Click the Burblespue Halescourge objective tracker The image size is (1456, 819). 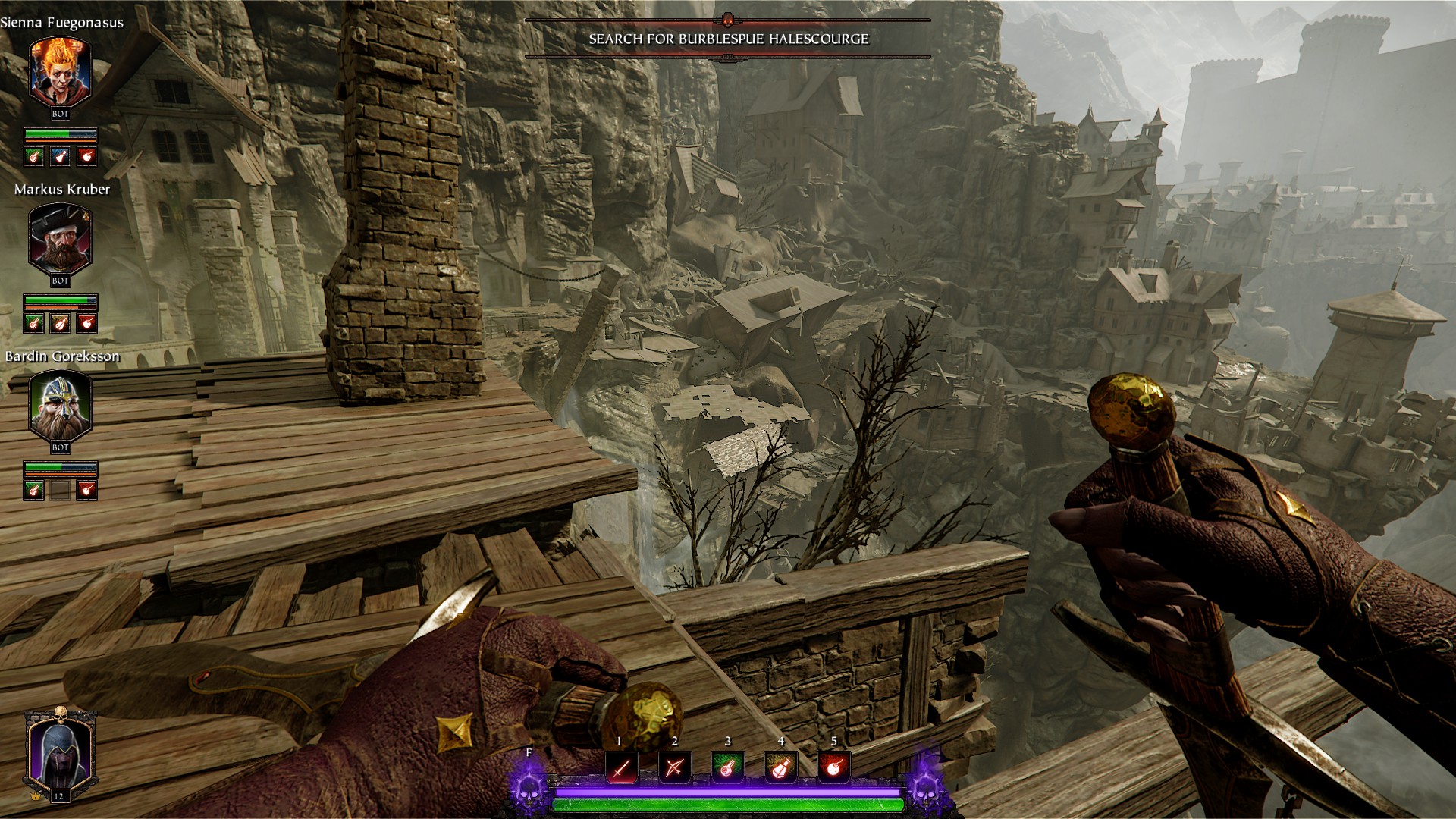(x=728, y=39)
